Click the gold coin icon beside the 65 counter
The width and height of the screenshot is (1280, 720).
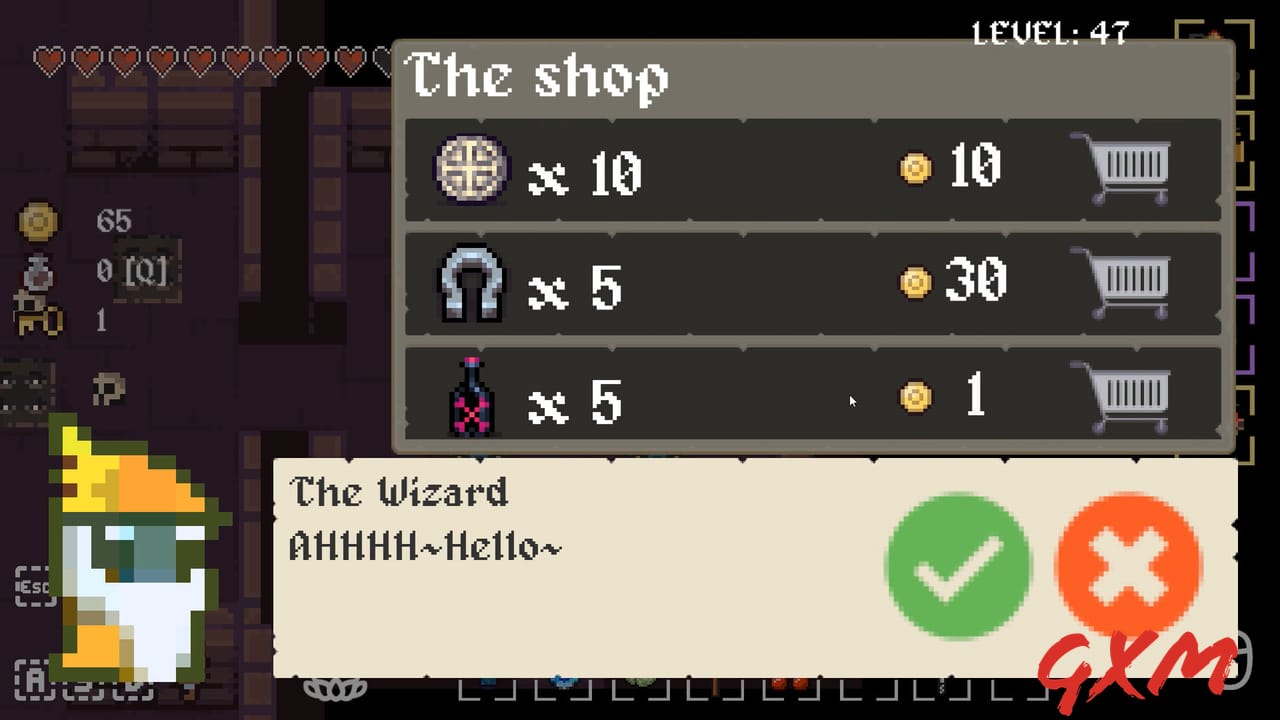(38, 222)
